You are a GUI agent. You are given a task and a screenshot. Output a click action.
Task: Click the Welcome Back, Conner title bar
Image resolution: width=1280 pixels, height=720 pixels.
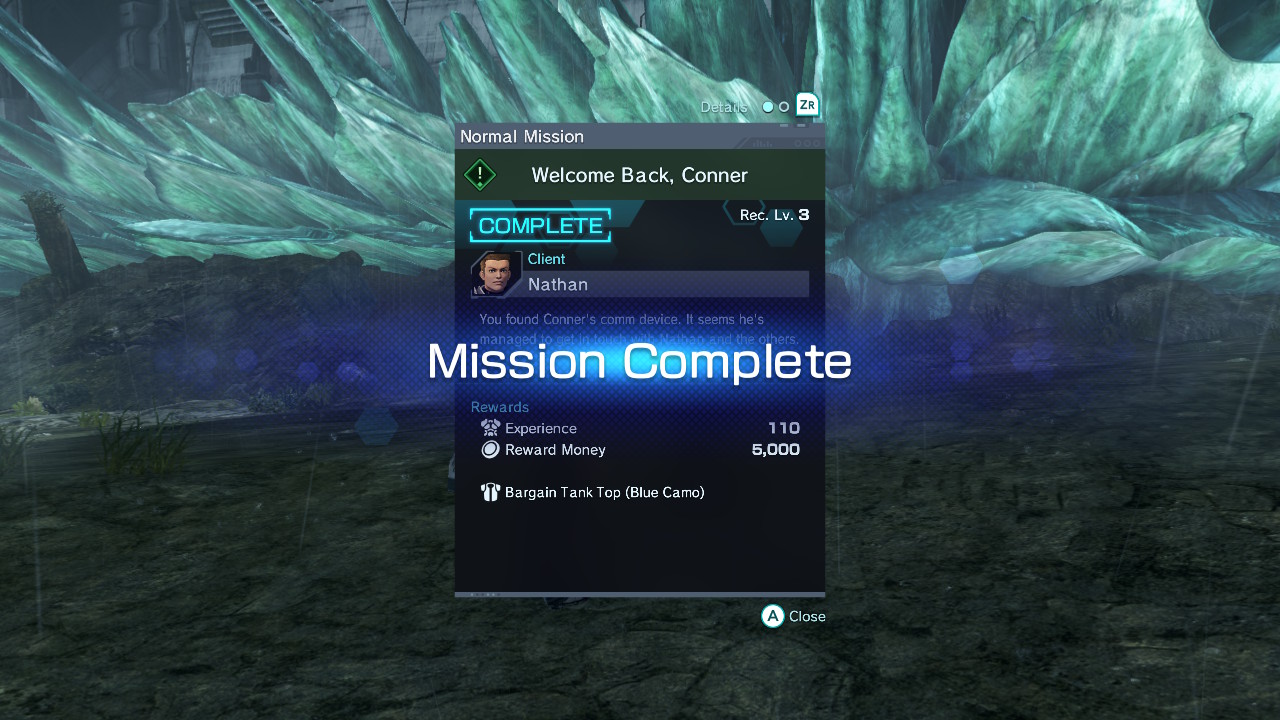click(638, 174)
